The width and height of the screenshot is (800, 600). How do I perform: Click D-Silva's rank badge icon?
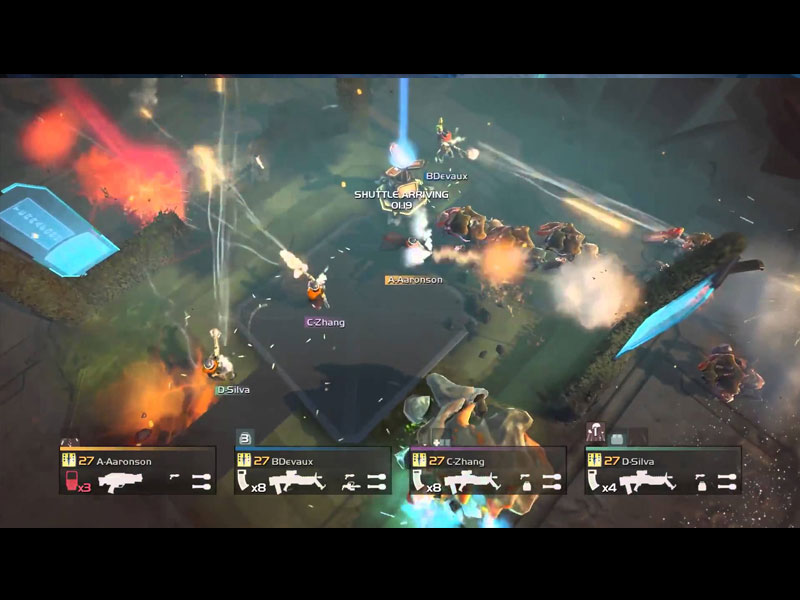pos(595,460)
